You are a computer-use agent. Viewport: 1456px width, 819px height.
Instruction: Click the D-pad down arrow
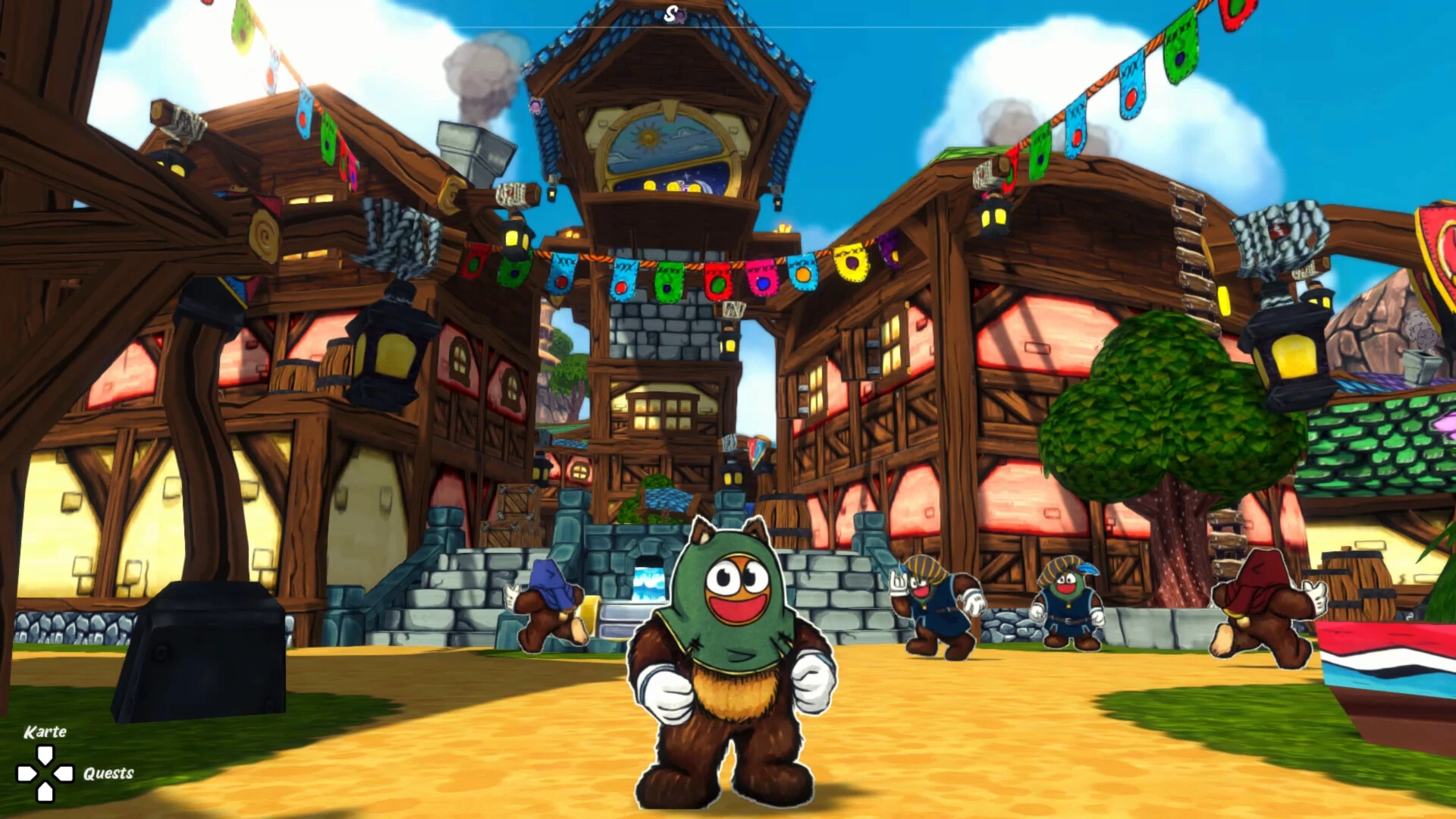(x=45, y=794)
